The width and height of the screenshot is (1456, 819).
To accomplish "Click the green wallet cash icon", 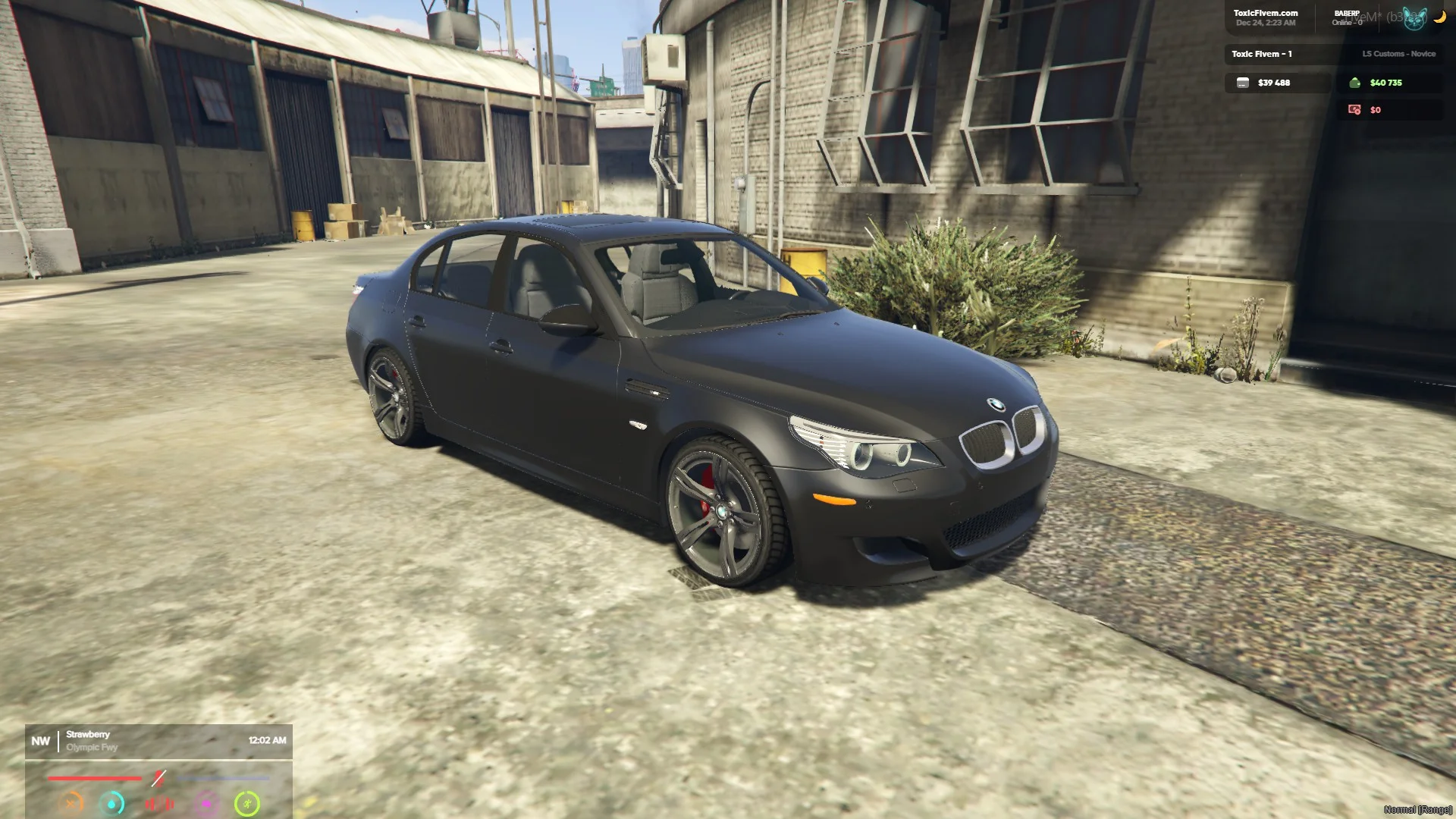I will tap(1354, 83).
